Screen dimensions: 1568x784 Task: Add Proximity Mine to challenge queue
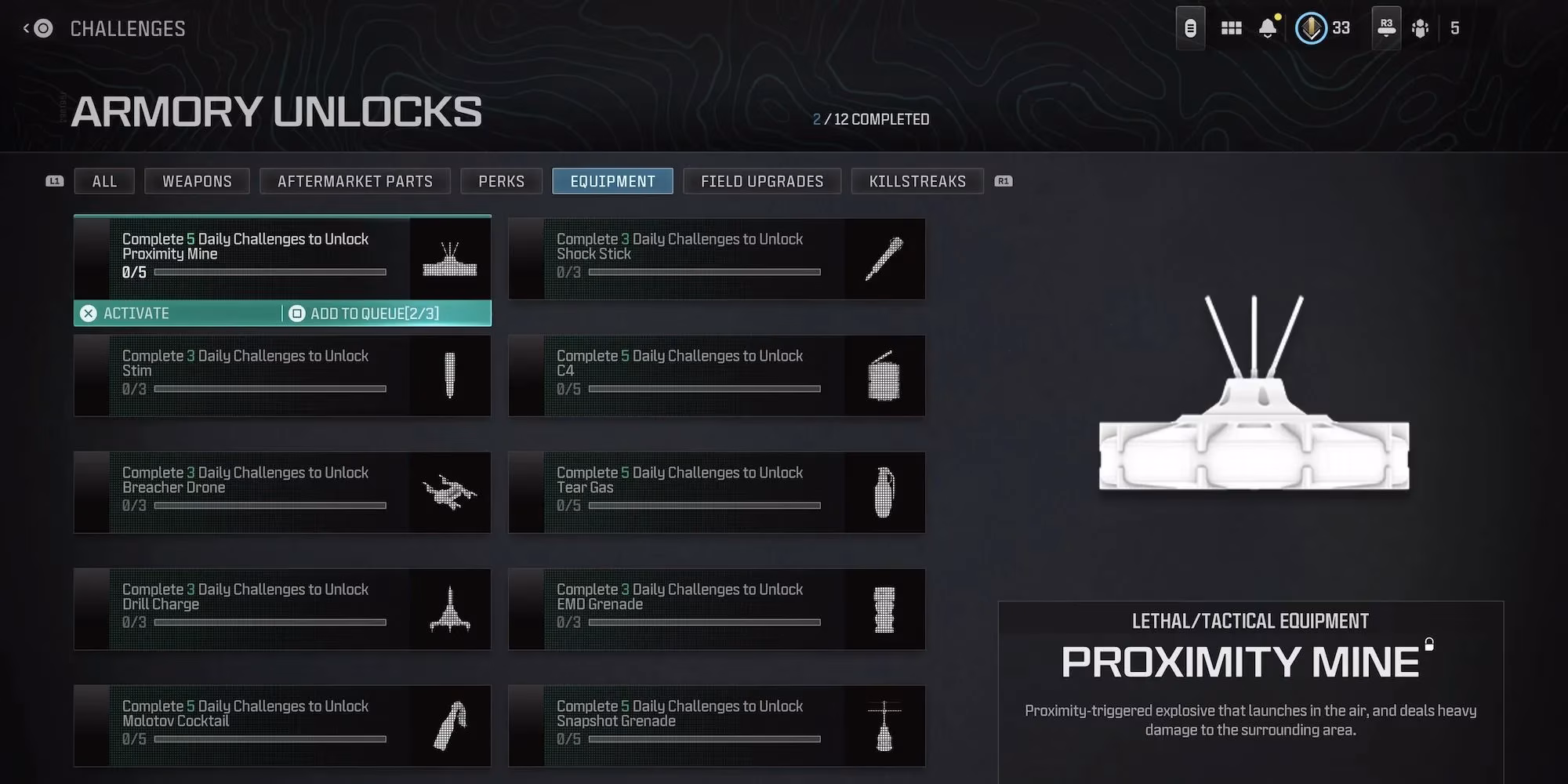point(368,313)
